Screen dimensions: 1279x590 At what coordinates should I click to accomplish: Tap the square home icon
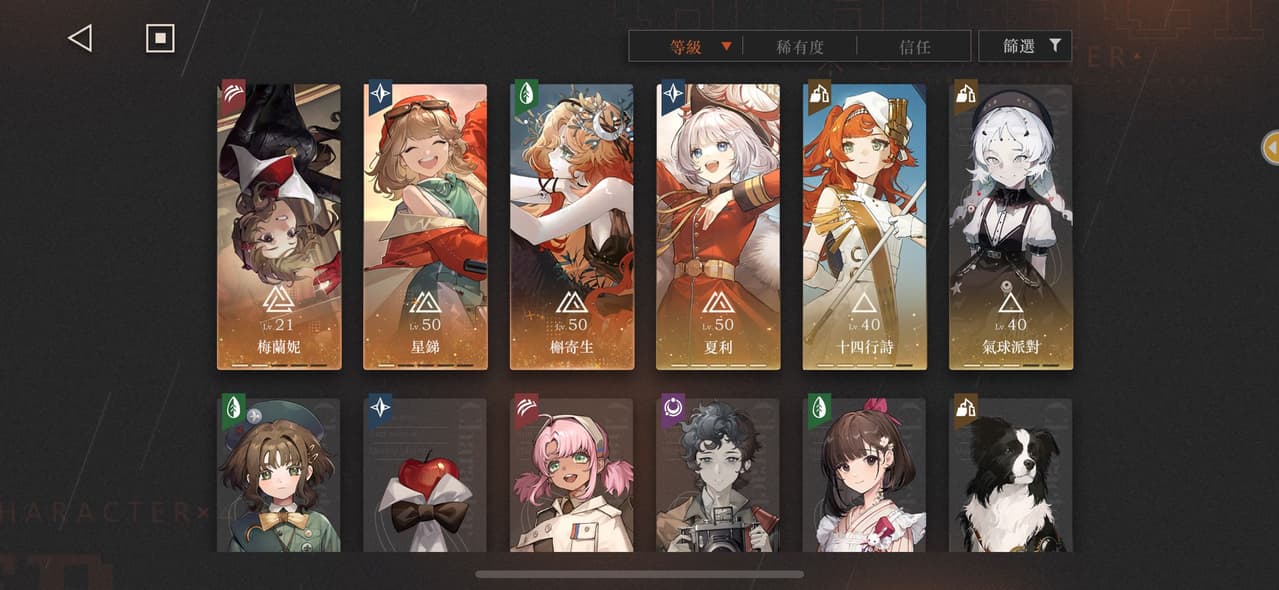point(160,39)
